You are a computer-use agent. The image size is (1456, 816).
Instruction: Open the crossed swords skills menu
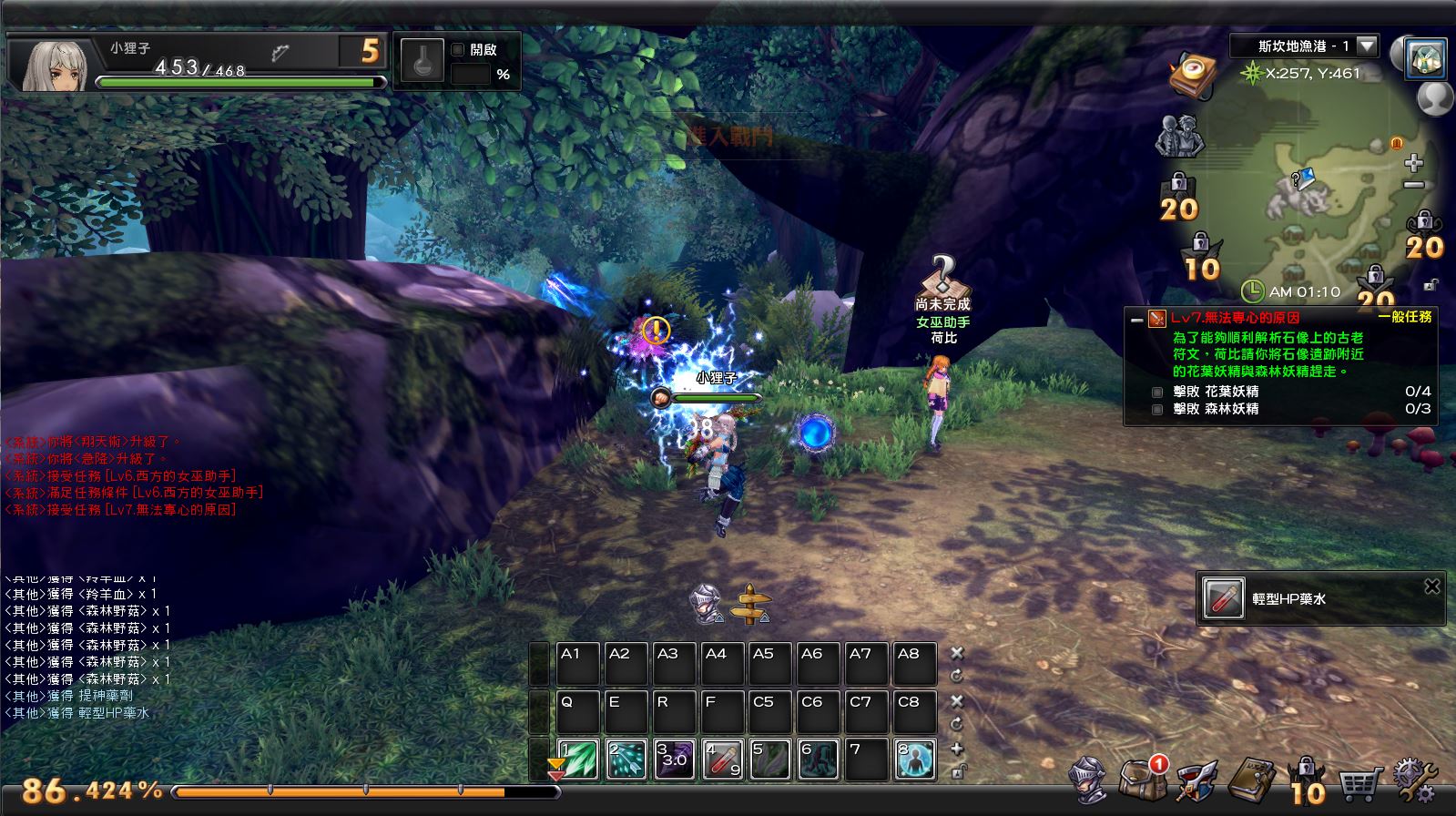[1196, 780]
